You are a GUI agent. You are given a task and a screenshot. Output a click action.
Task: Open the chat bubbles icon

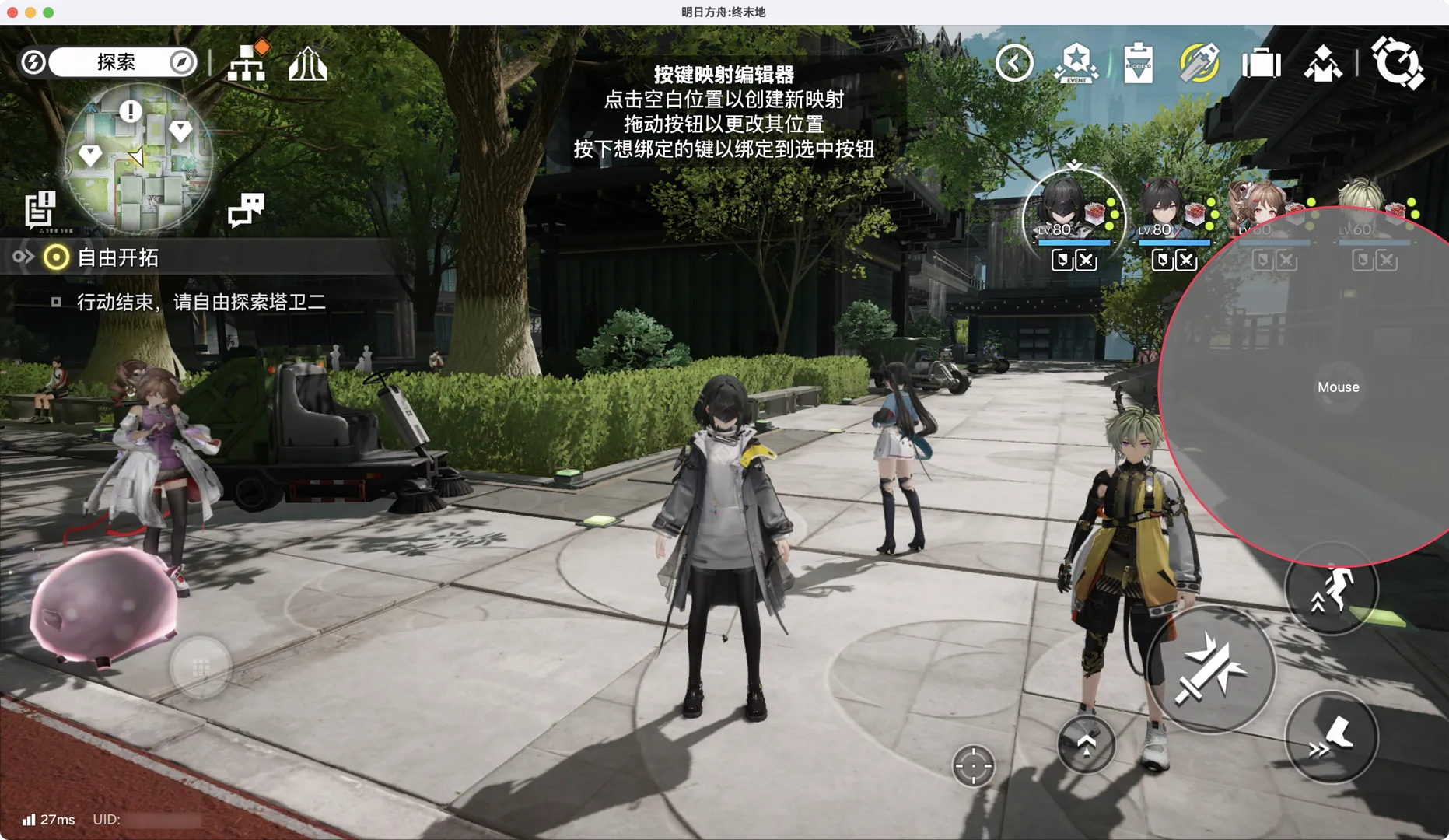[x=246, y=209]
